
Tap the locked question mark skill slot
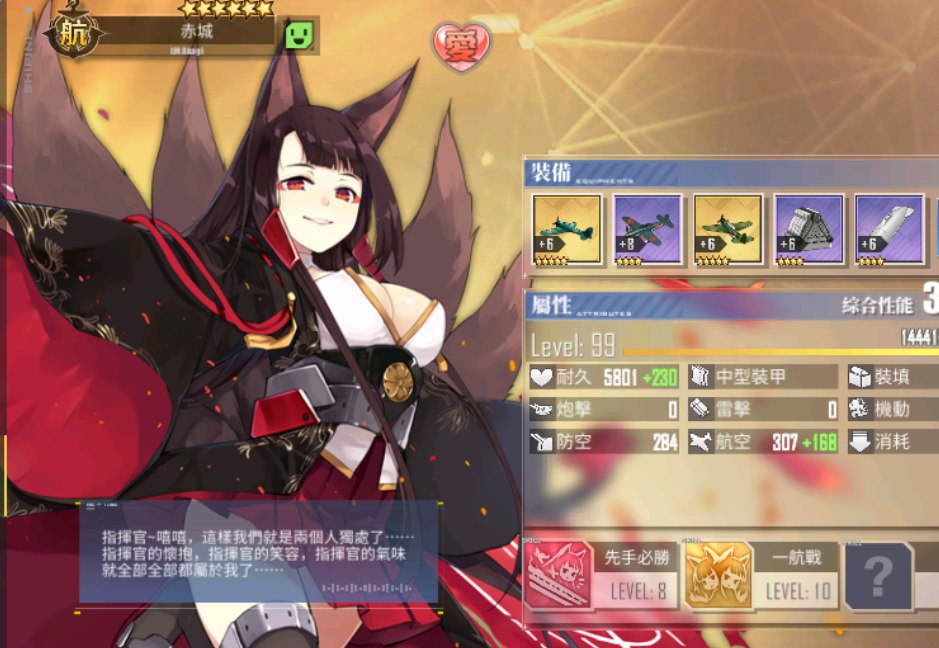(x=878, y=577)
